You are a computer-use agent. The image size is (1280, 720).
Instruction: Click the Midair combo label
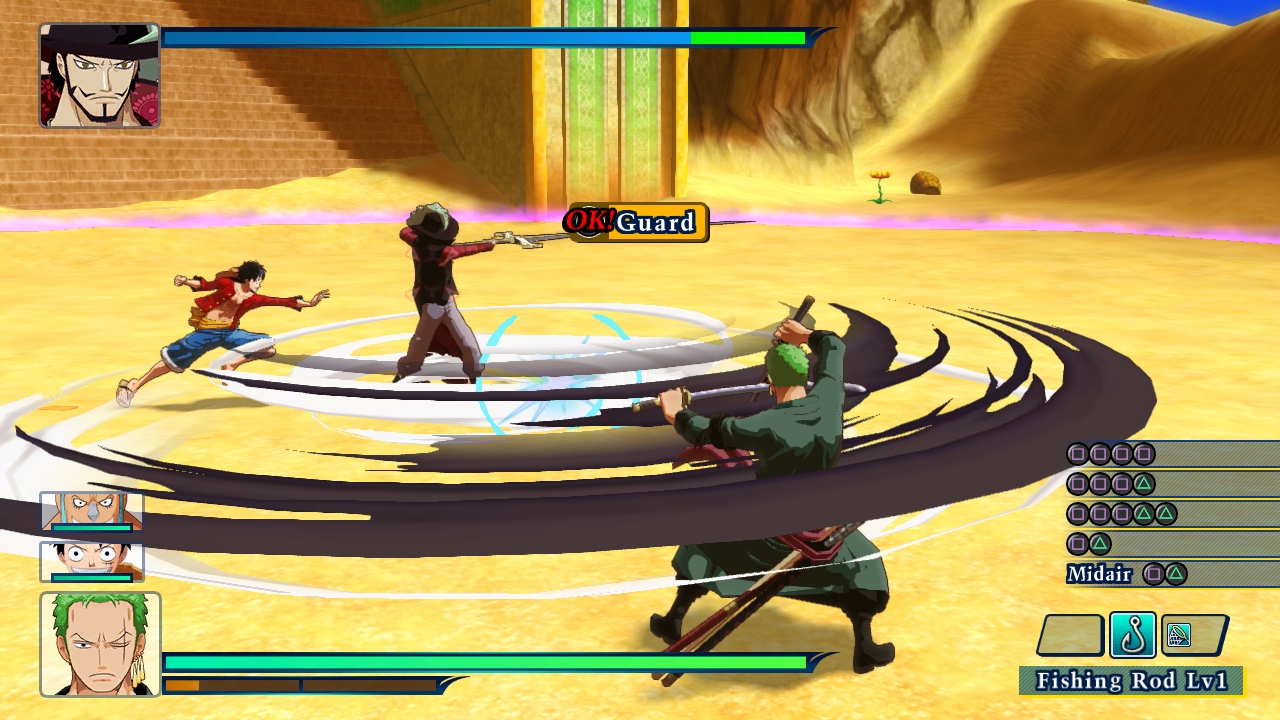1097,575
